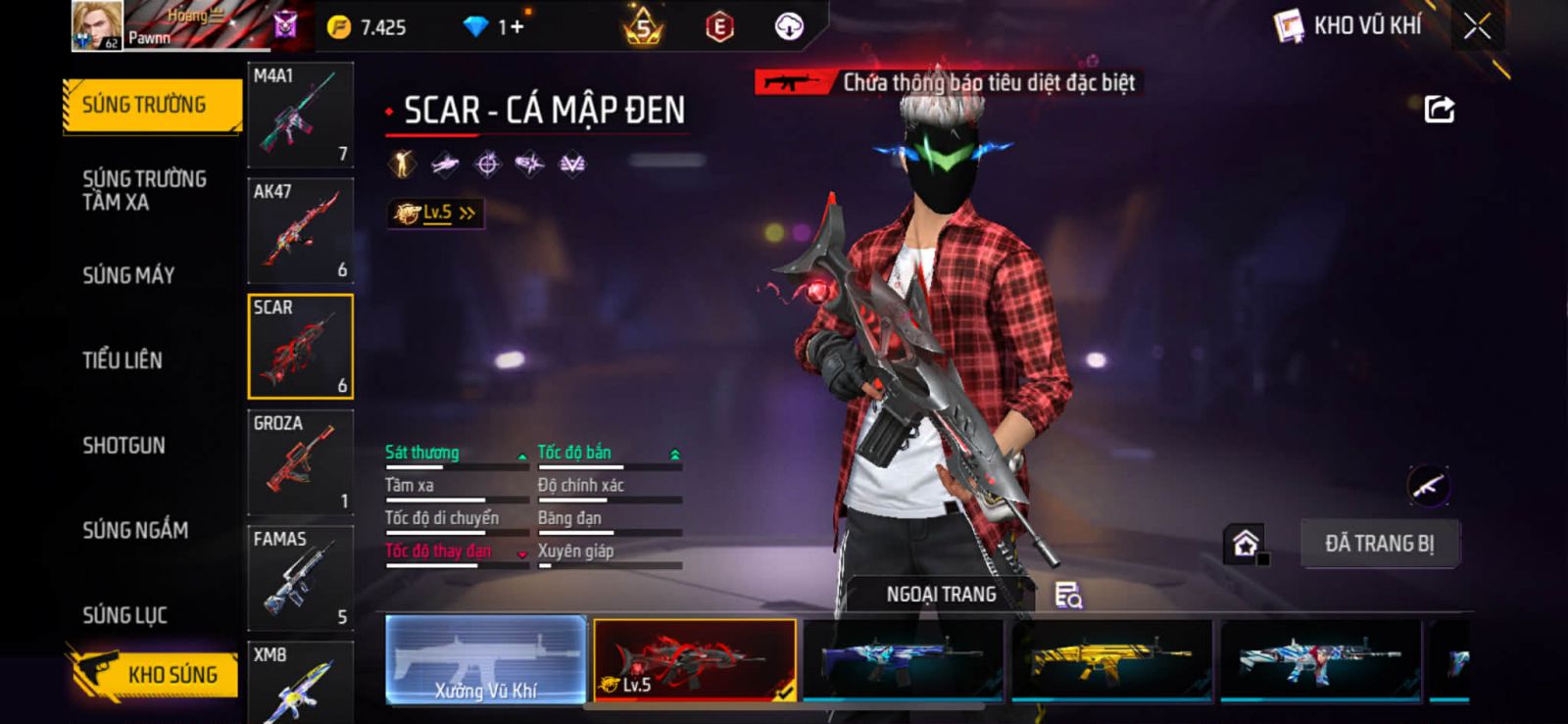Open the Súng Lục category
The height and width of the screenshot is (724, 1568).
pos(124,615)
